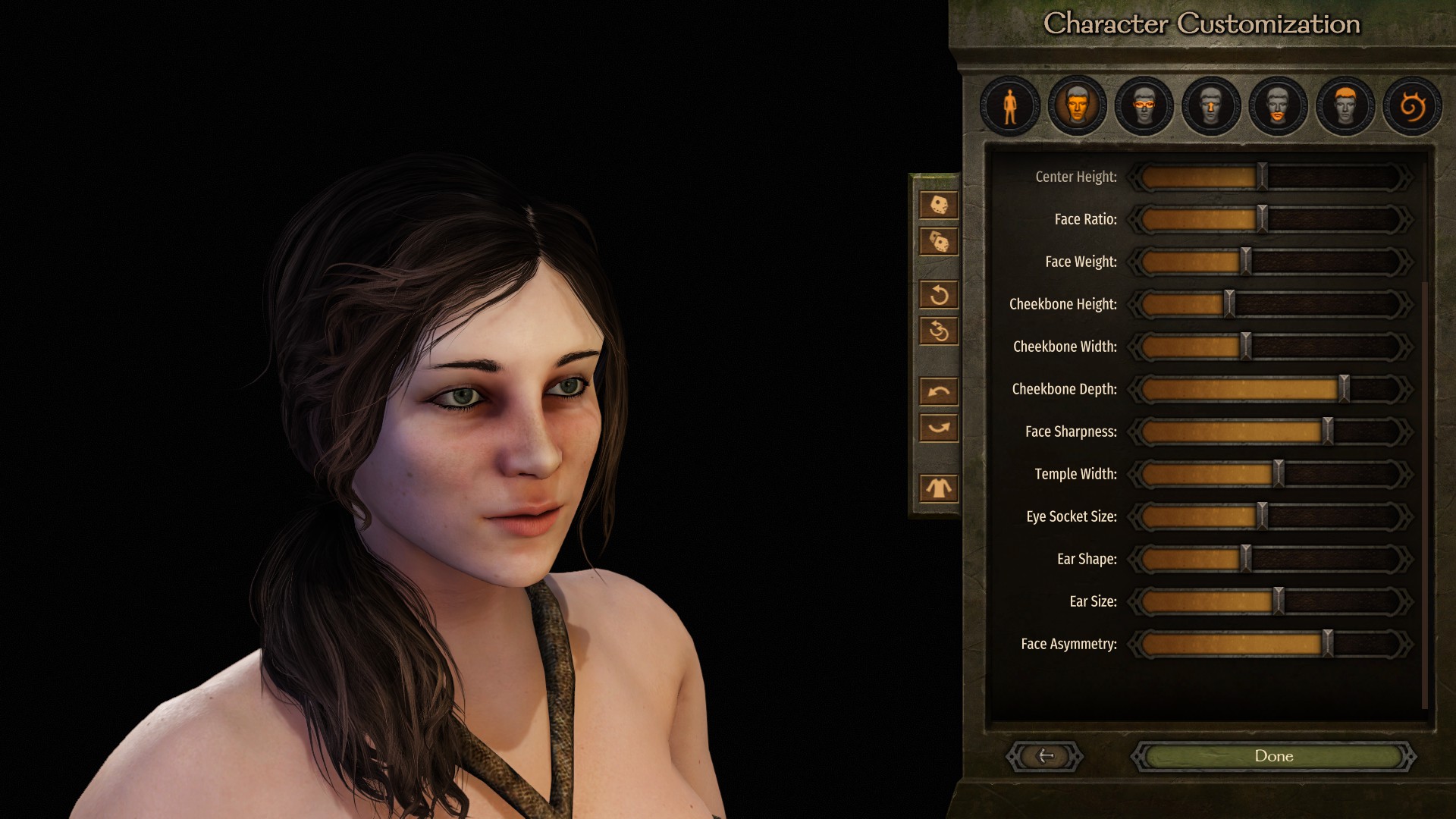Open the Hair customization tab
1456x819 pixels.
[1345, 106]
